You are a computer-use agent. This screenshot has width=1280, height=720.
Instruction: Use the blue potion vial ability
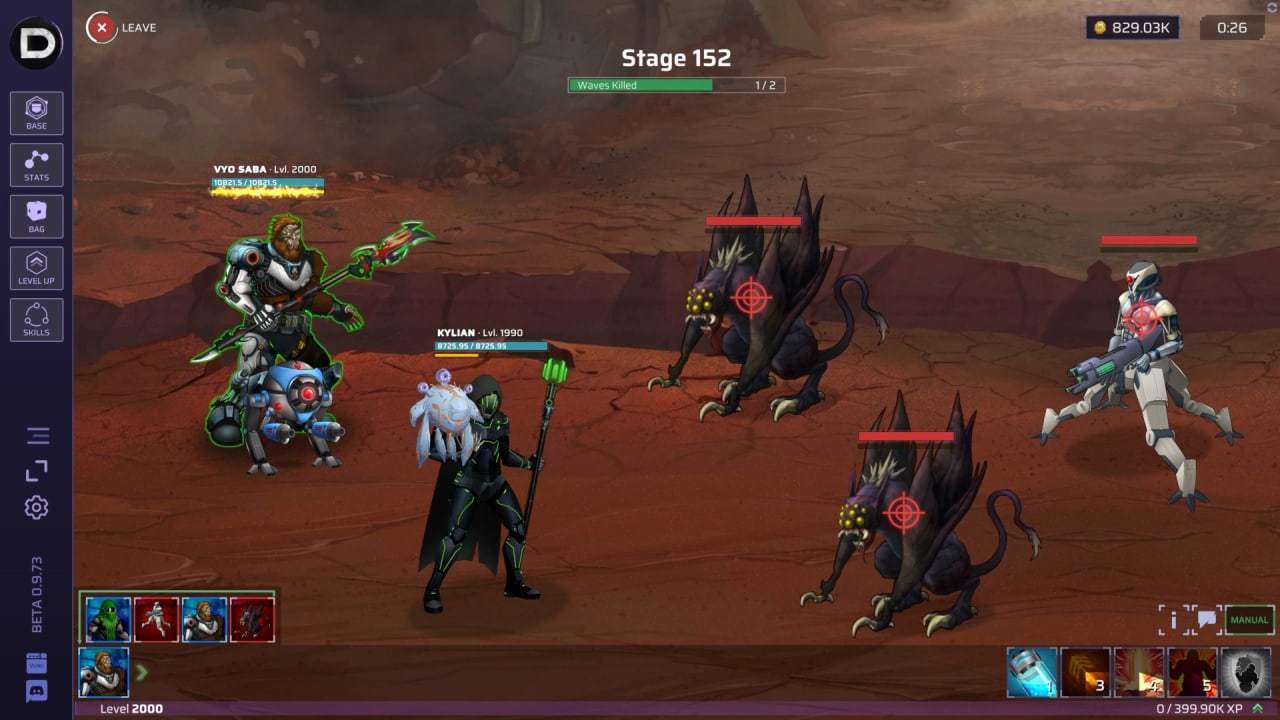[x=1031, y=672]
